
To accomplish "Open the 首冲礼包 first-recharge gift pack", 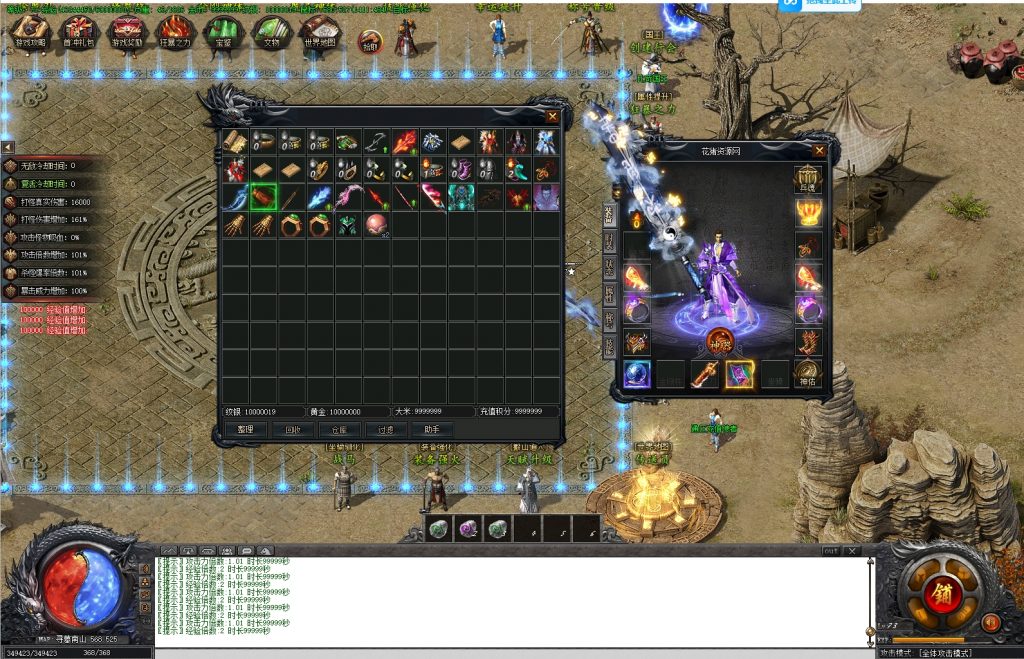I will (79, 32).
